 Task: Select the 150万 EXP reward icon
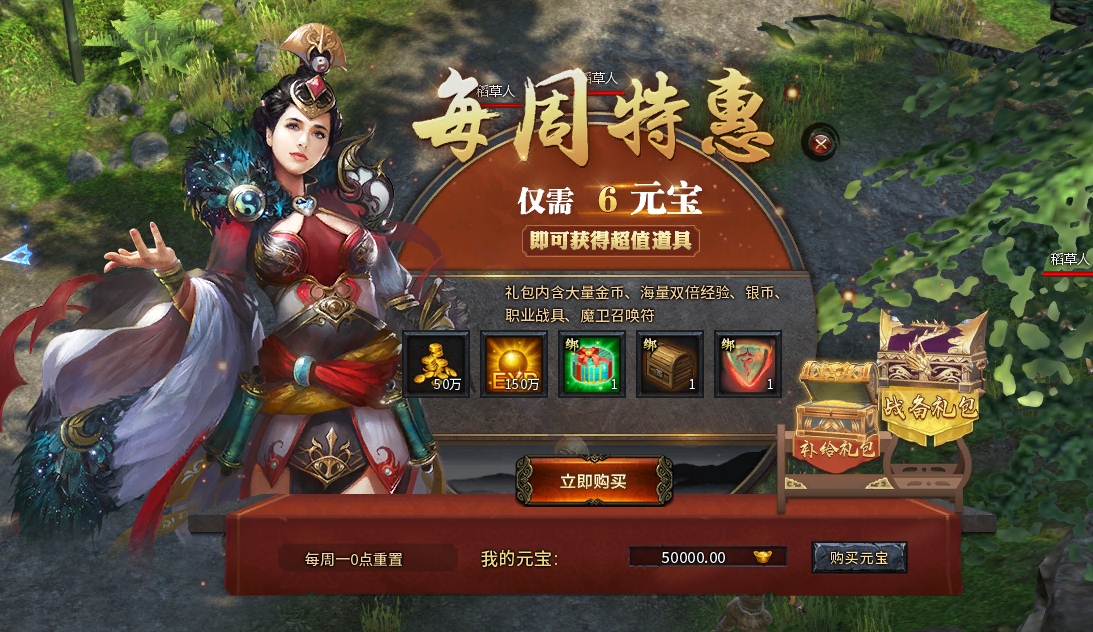(514, 365)
